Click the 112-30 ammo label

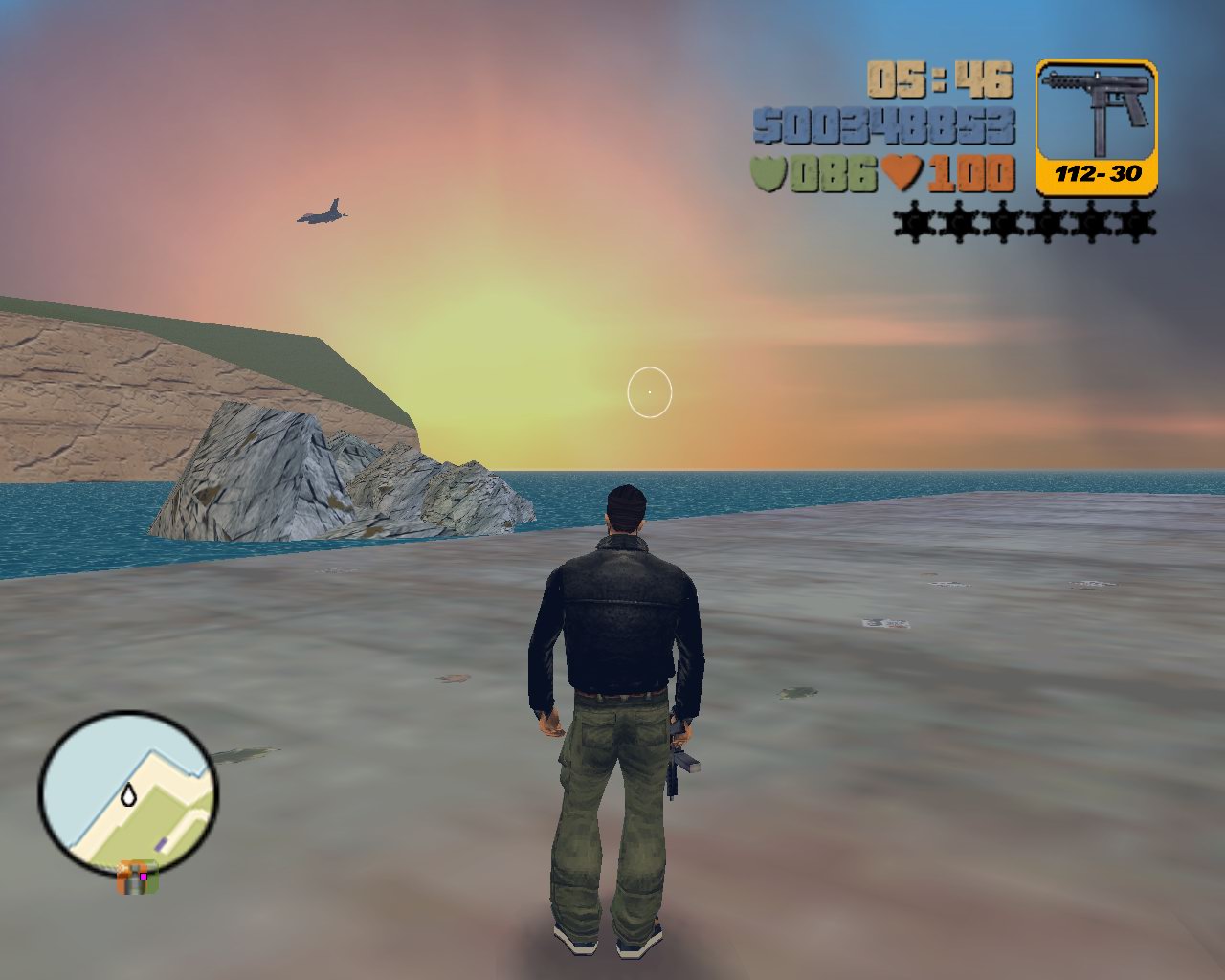1097,174
